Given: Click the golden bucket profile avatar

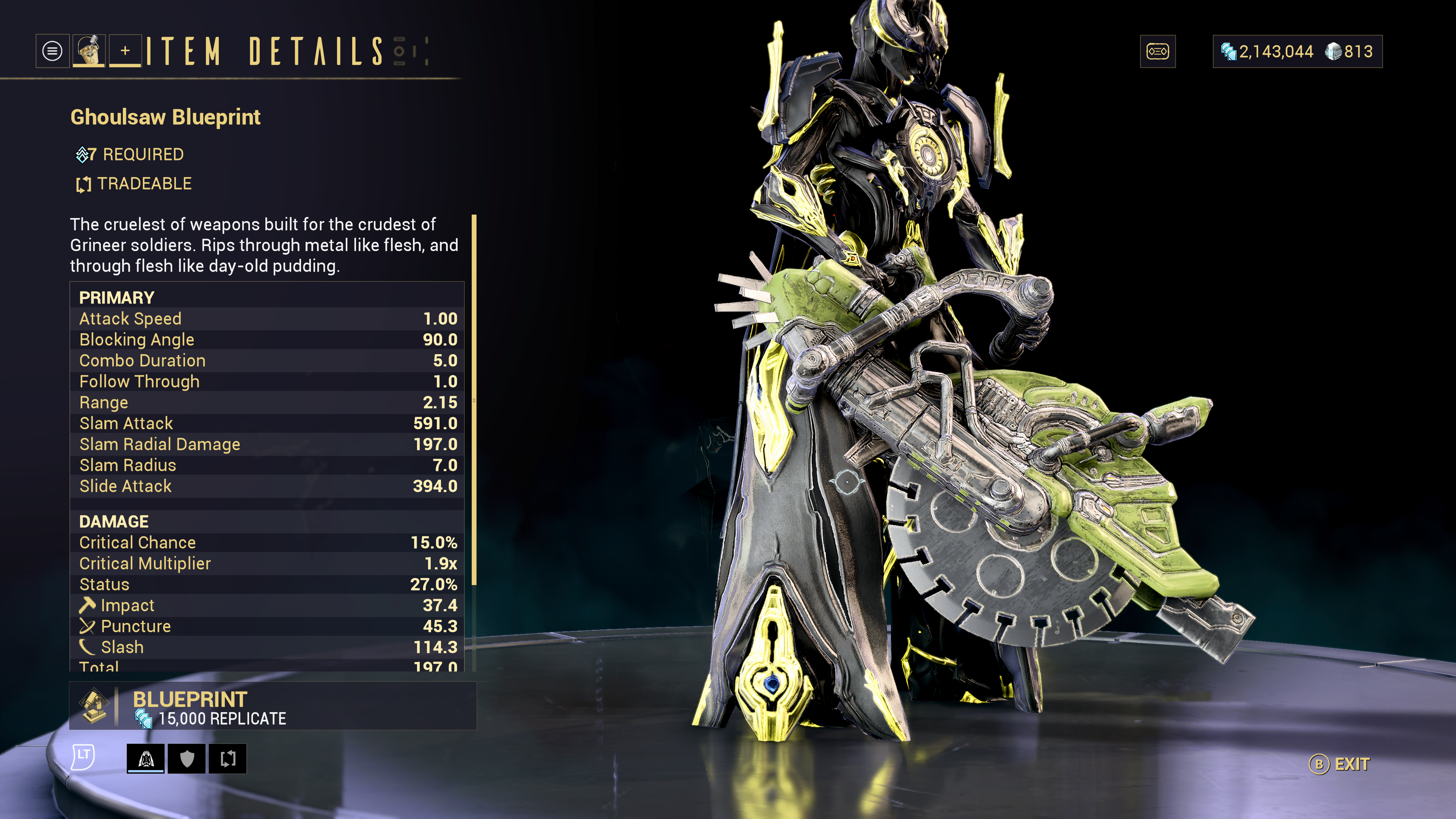Looking at the screenshot, I should pyautogui.click(x=89, y=52).
